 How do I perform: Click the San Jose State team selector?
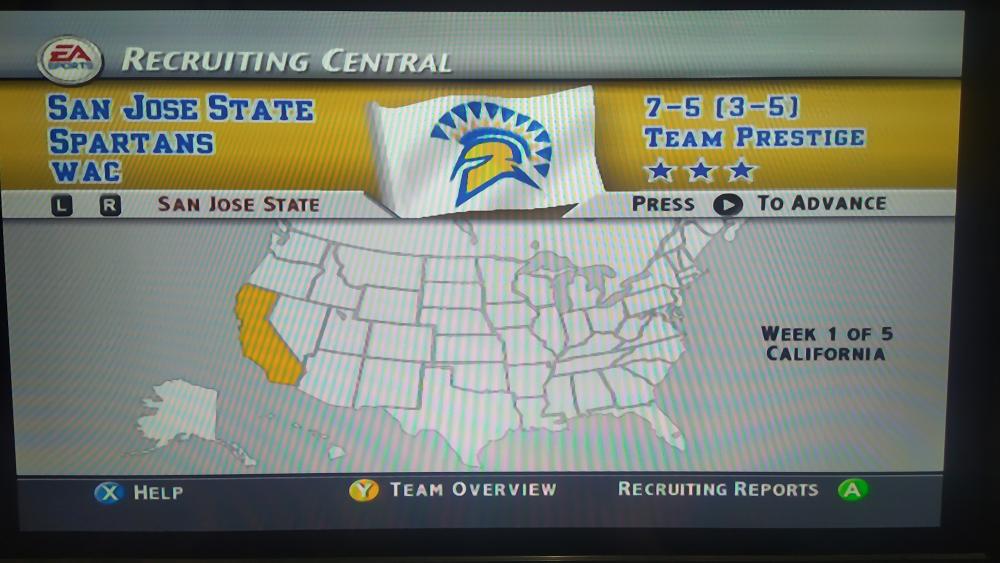point(238,204)
